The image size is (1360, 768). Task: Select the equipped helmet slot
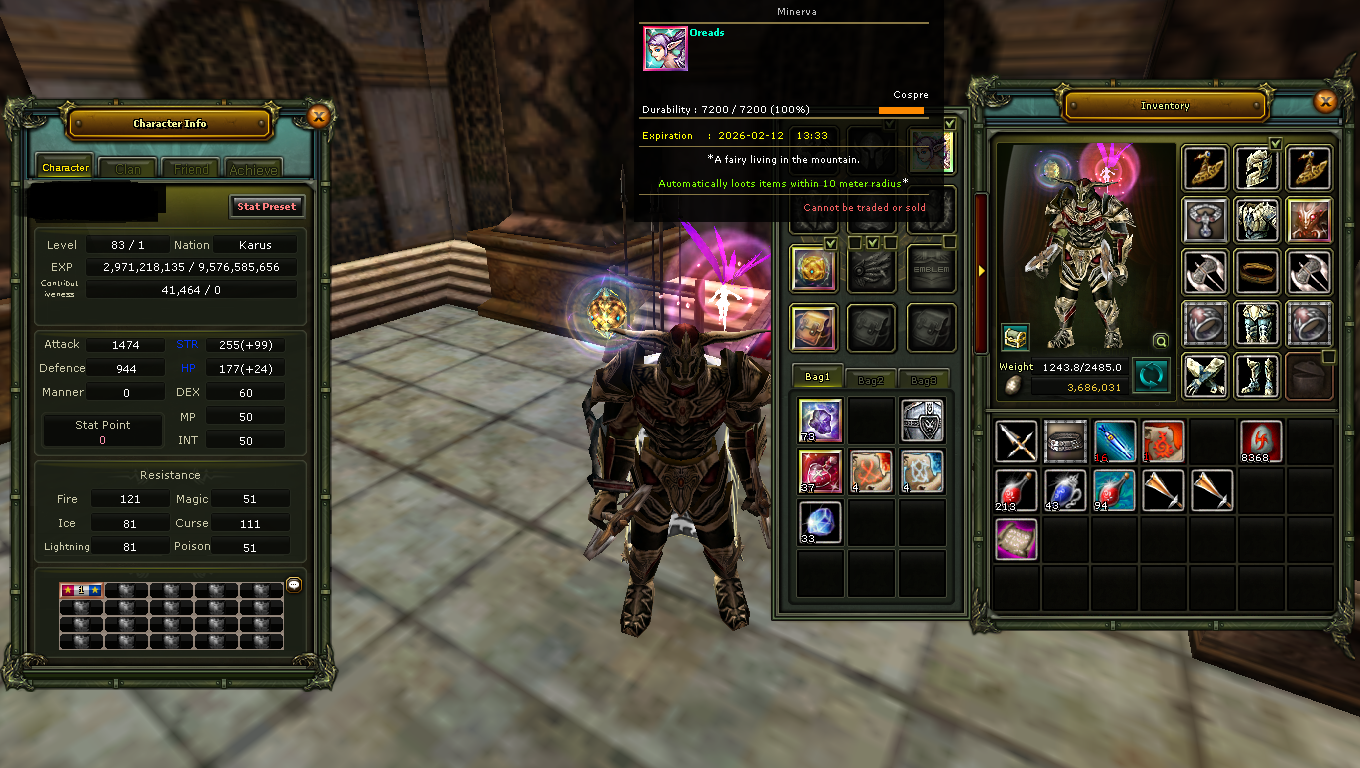pyautogui.click(x=1257, y=168)
